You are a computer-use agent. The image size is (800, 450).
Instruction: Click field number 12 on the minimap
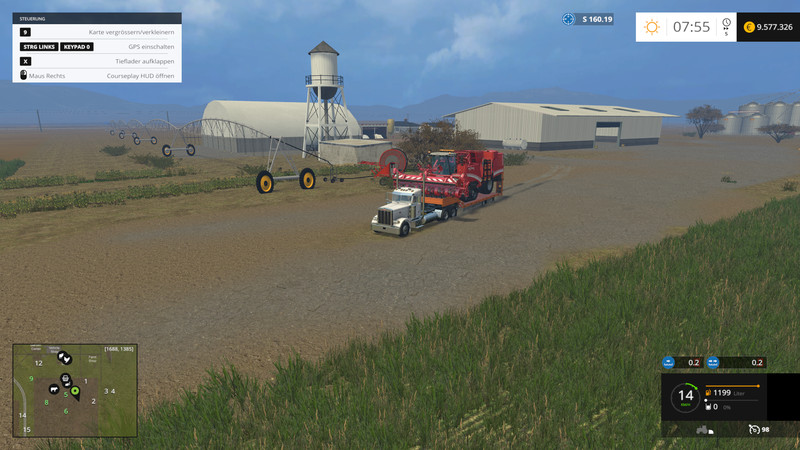point(38,363)
